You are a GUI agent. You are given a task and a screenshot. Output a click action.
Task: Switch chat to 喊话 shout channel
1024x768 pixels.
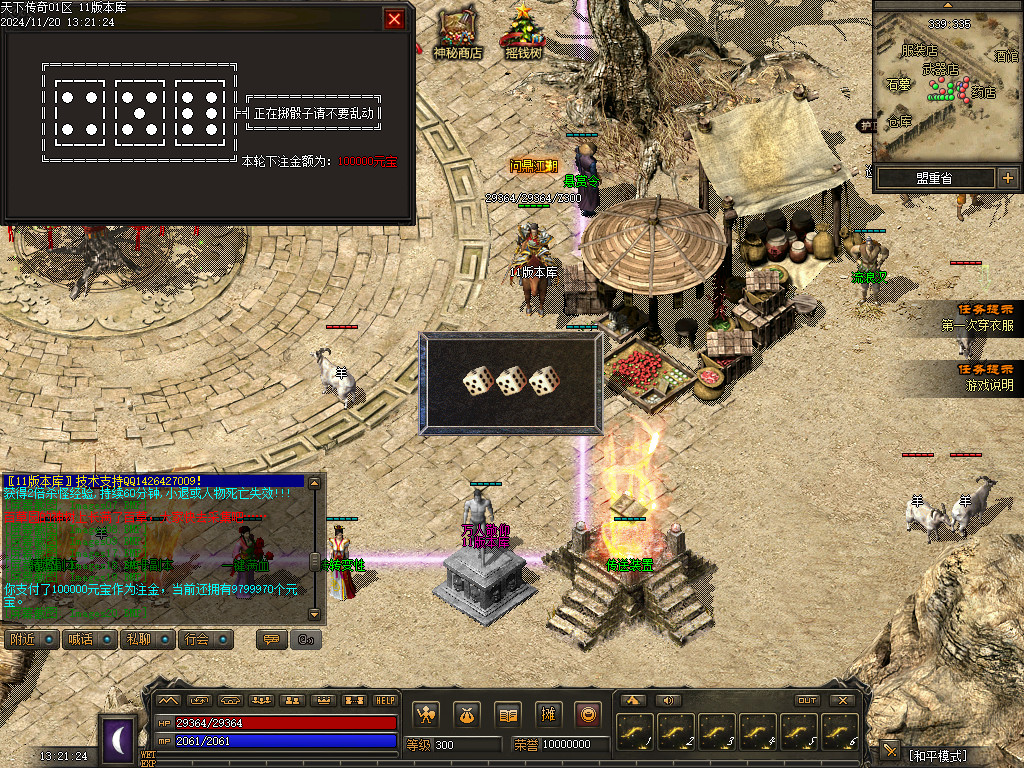pyautogui.click(x=88, y=639)
